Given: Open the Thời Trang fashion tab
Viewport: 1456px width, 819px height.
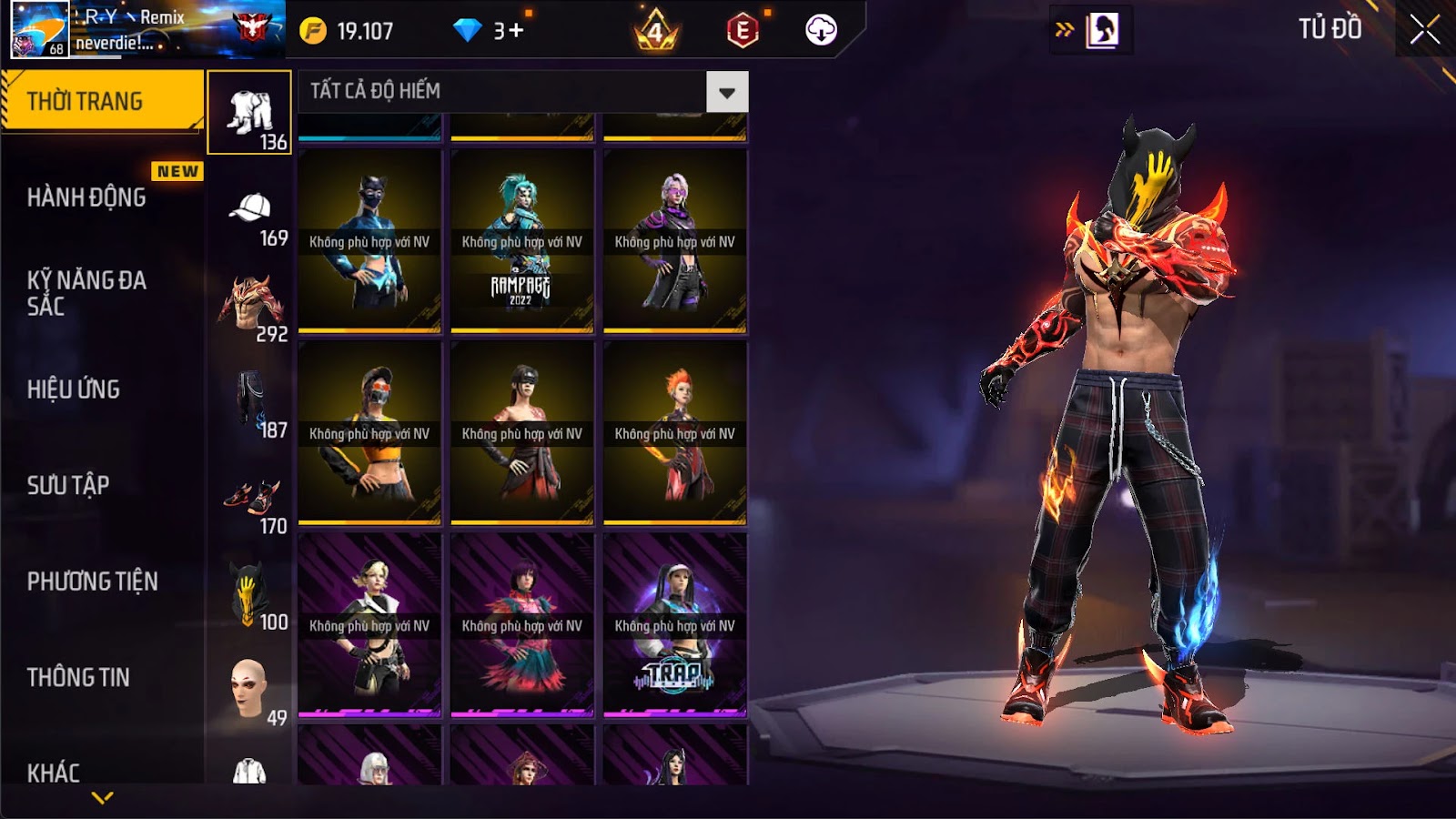Looking at the screenshot, I should pyautogui.click(x=102, y=101).
